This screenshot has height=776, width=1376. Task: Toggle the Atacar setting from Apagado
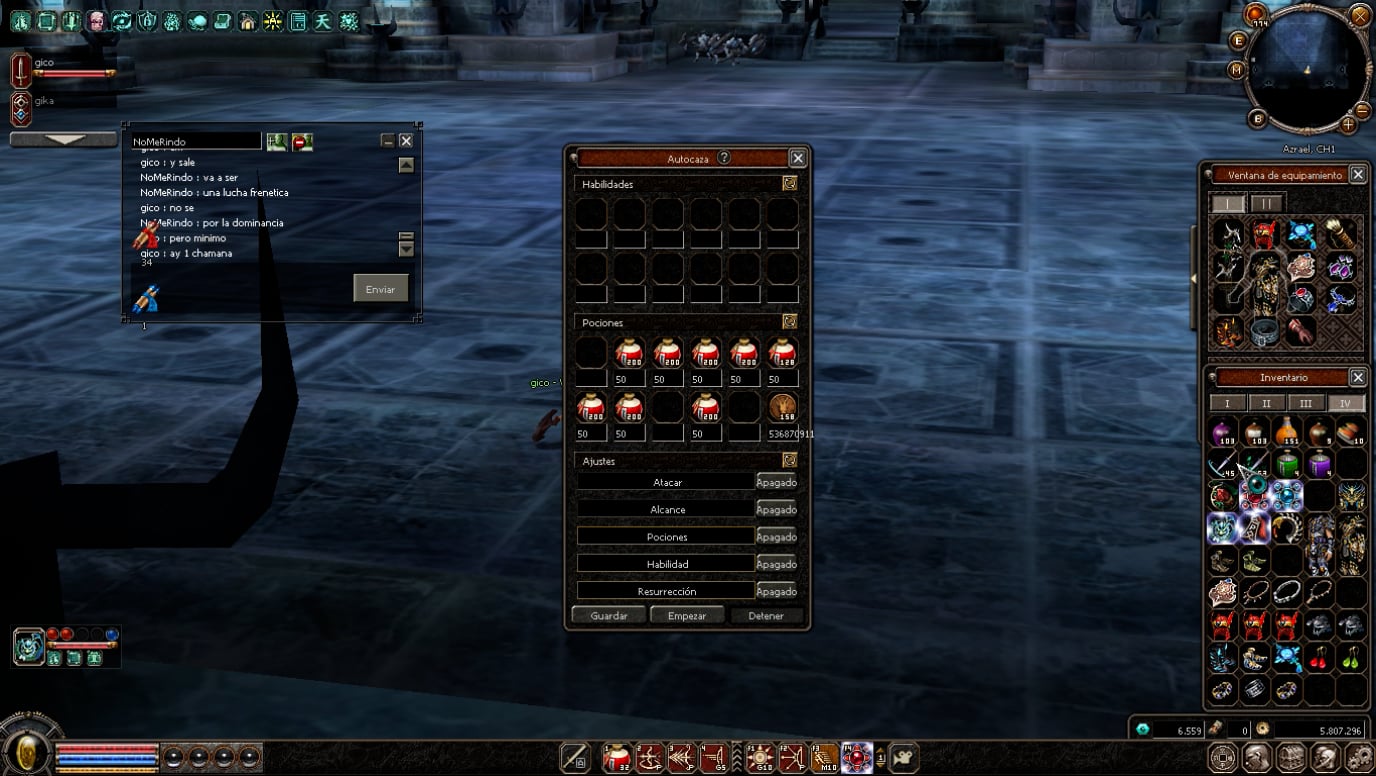click(x=776, y=482)
